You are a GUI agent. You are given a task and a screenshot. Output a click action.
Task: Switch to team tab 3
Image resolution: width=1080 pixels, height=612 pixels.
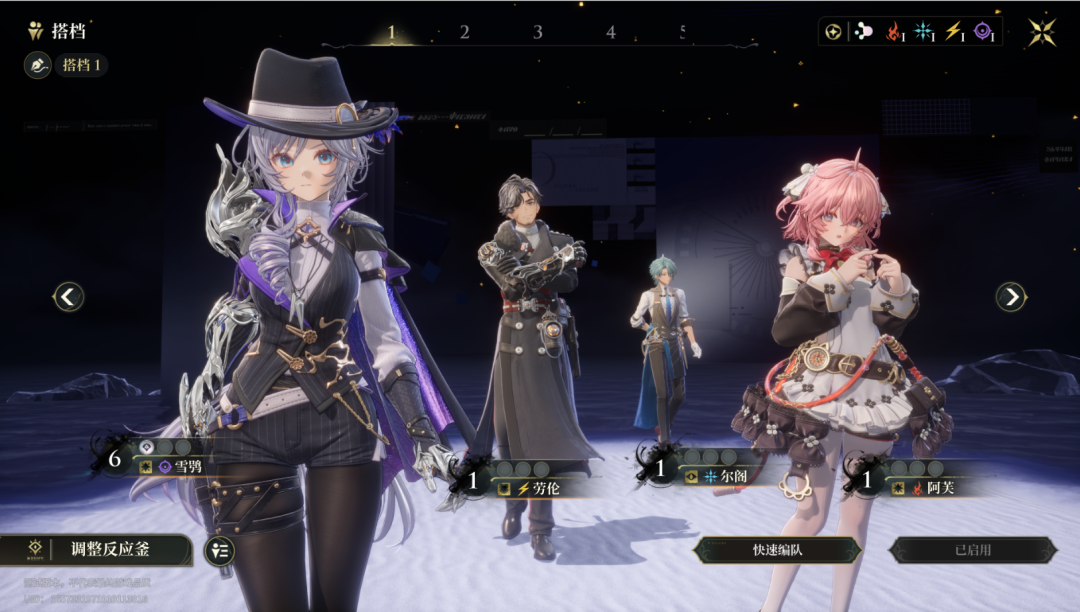537,32
